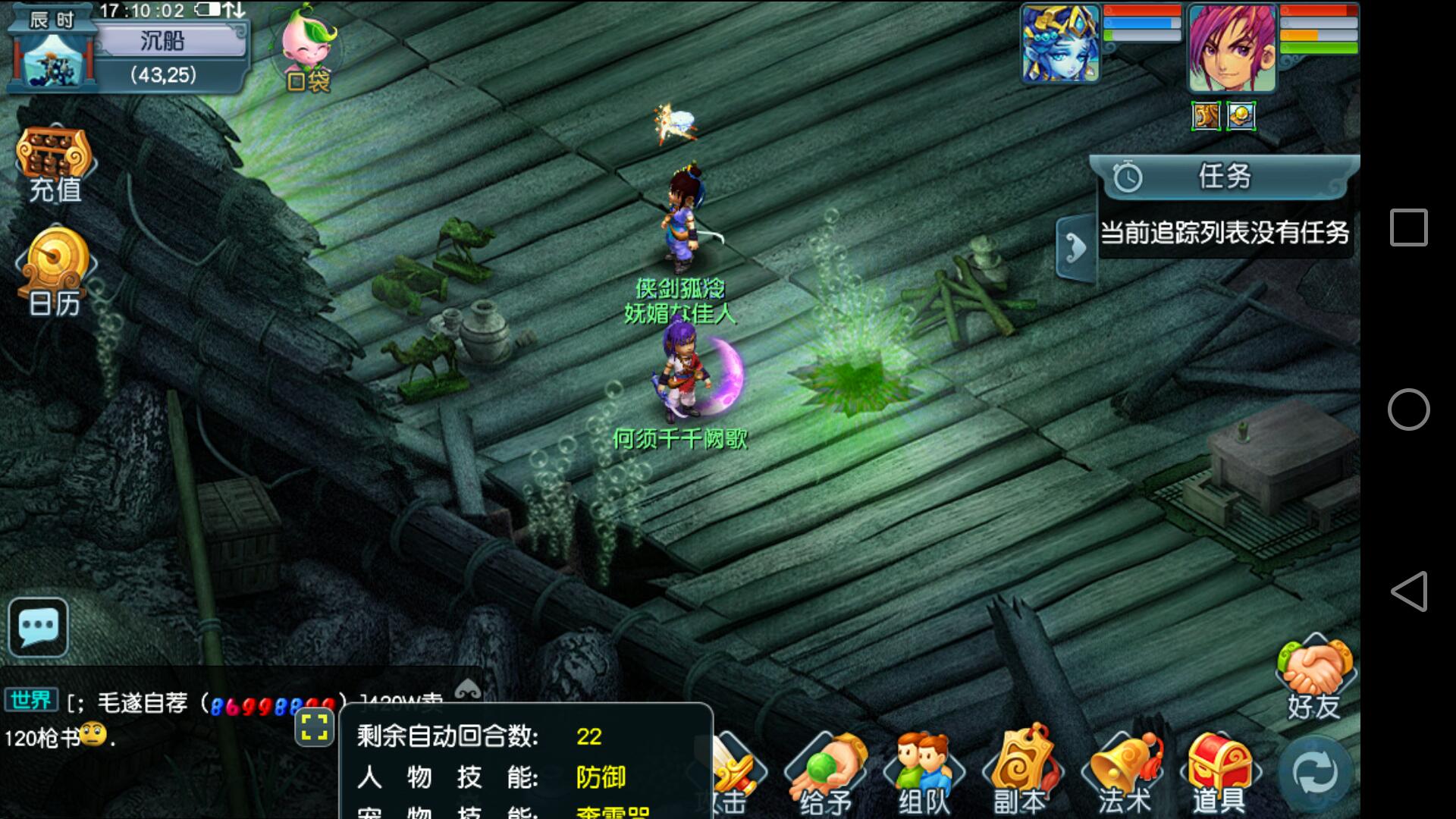Open the 口袋 pocket peach icon

point(307,49)
